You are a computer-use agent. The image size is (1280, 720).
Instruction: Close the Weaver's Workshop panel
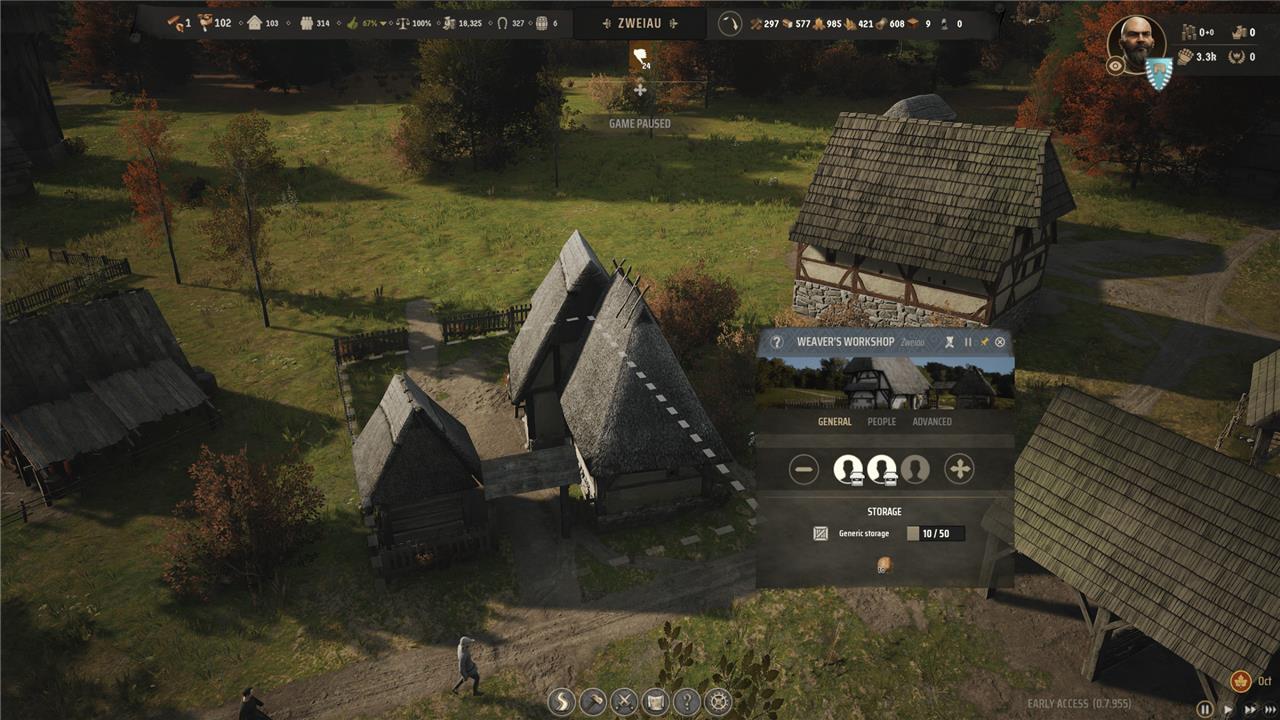pos(1000,342)
